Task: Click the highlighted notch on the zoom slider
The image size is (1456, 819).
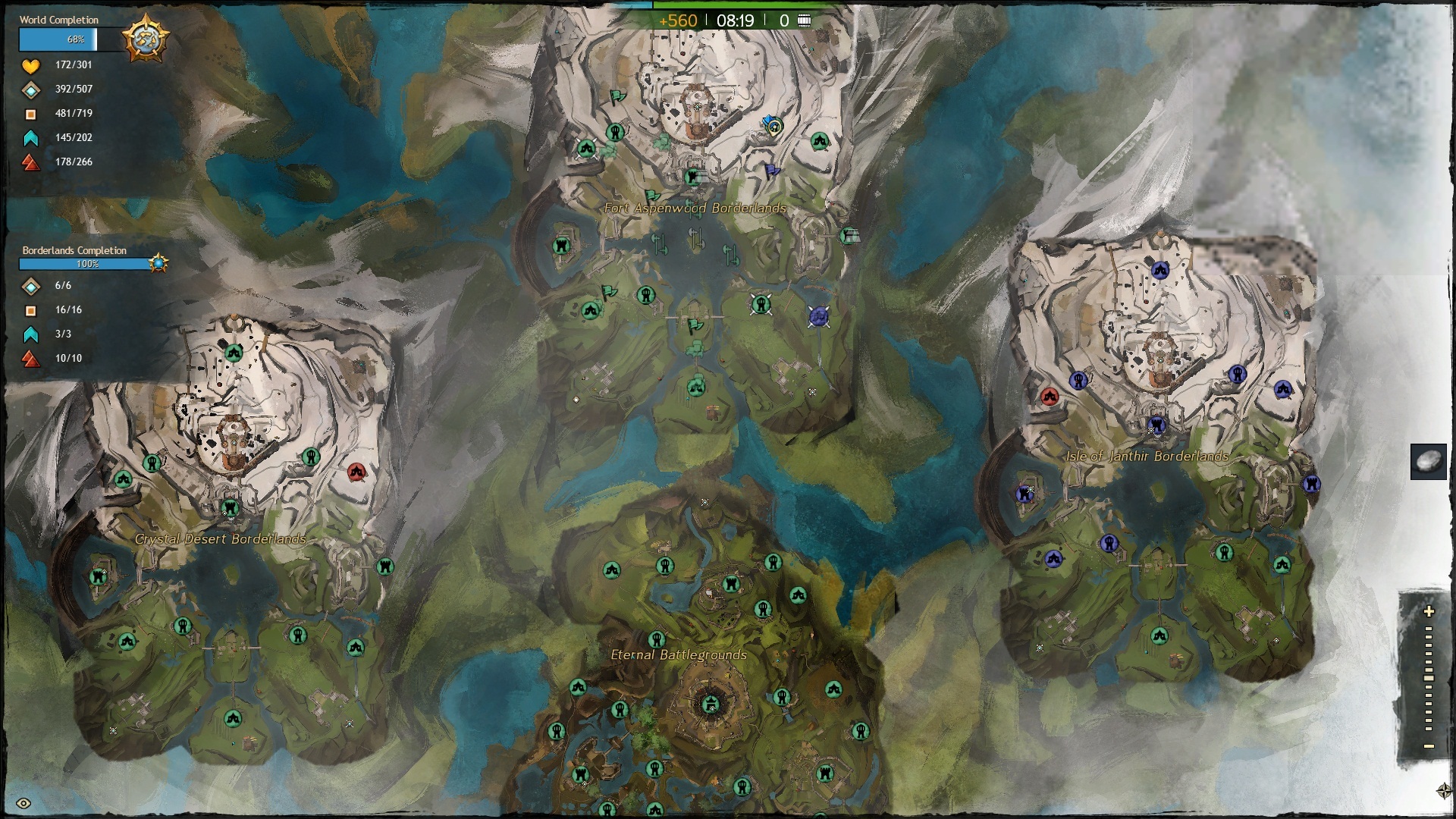Action: coord(1429,678)
